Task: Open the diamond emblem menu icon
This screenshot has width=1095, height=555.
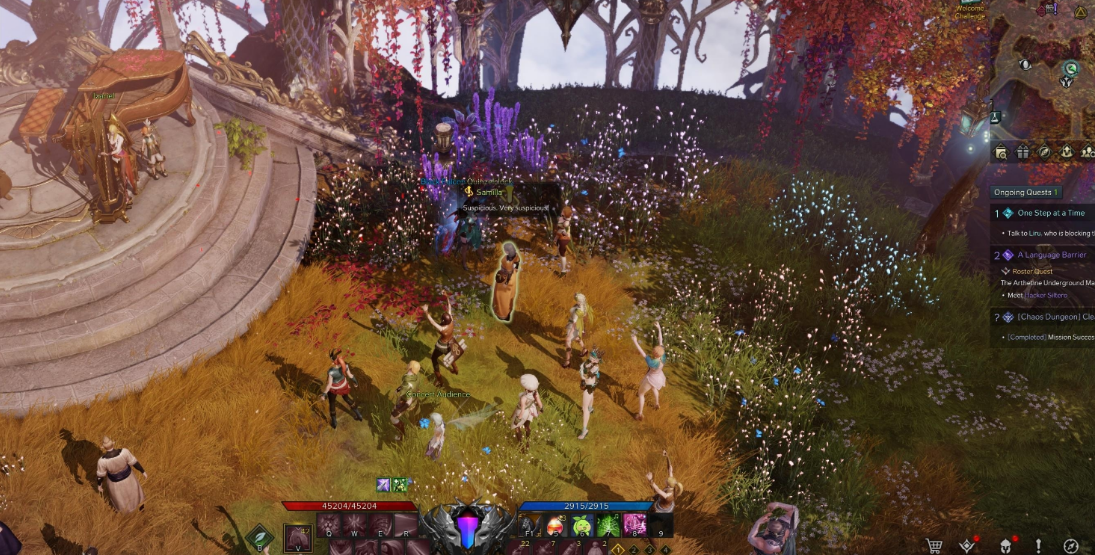Action: coord(968,545)
